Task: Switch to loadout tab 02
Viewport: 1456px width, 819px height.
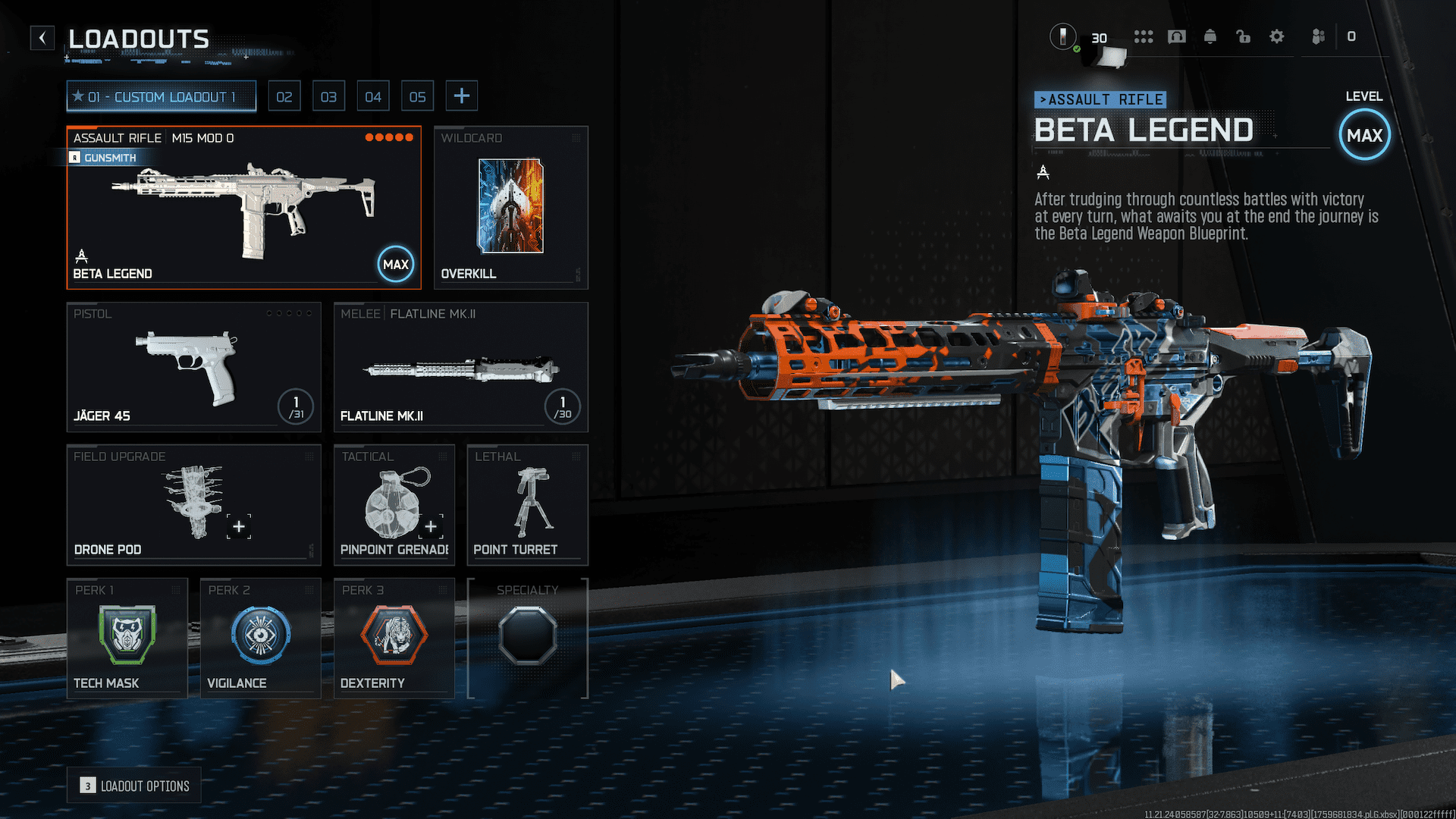Action: [284, 96]
